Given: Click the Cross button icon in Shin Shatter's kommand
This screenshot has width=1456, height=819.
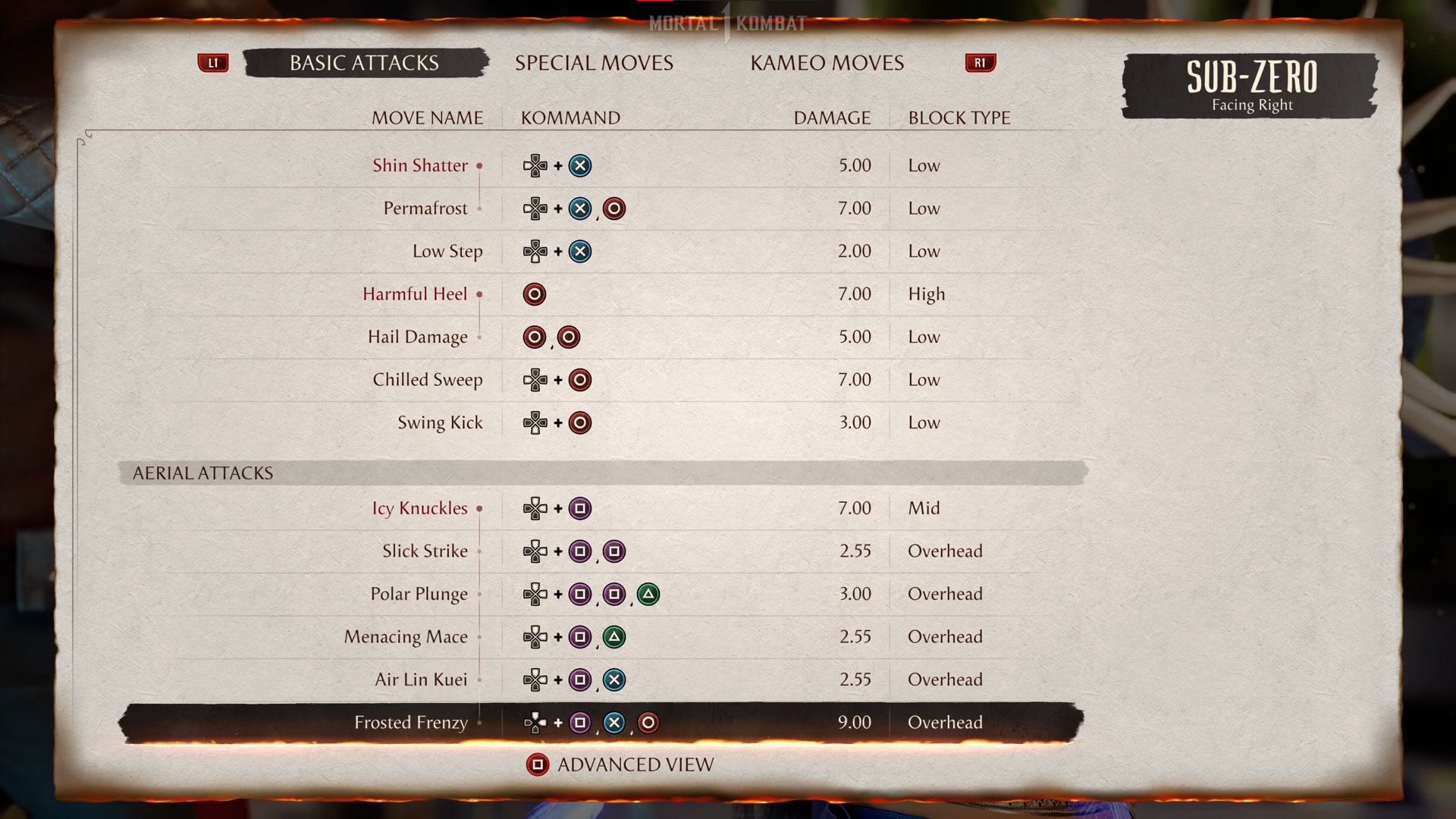Looking at the screenshot, I should [580, 165].
